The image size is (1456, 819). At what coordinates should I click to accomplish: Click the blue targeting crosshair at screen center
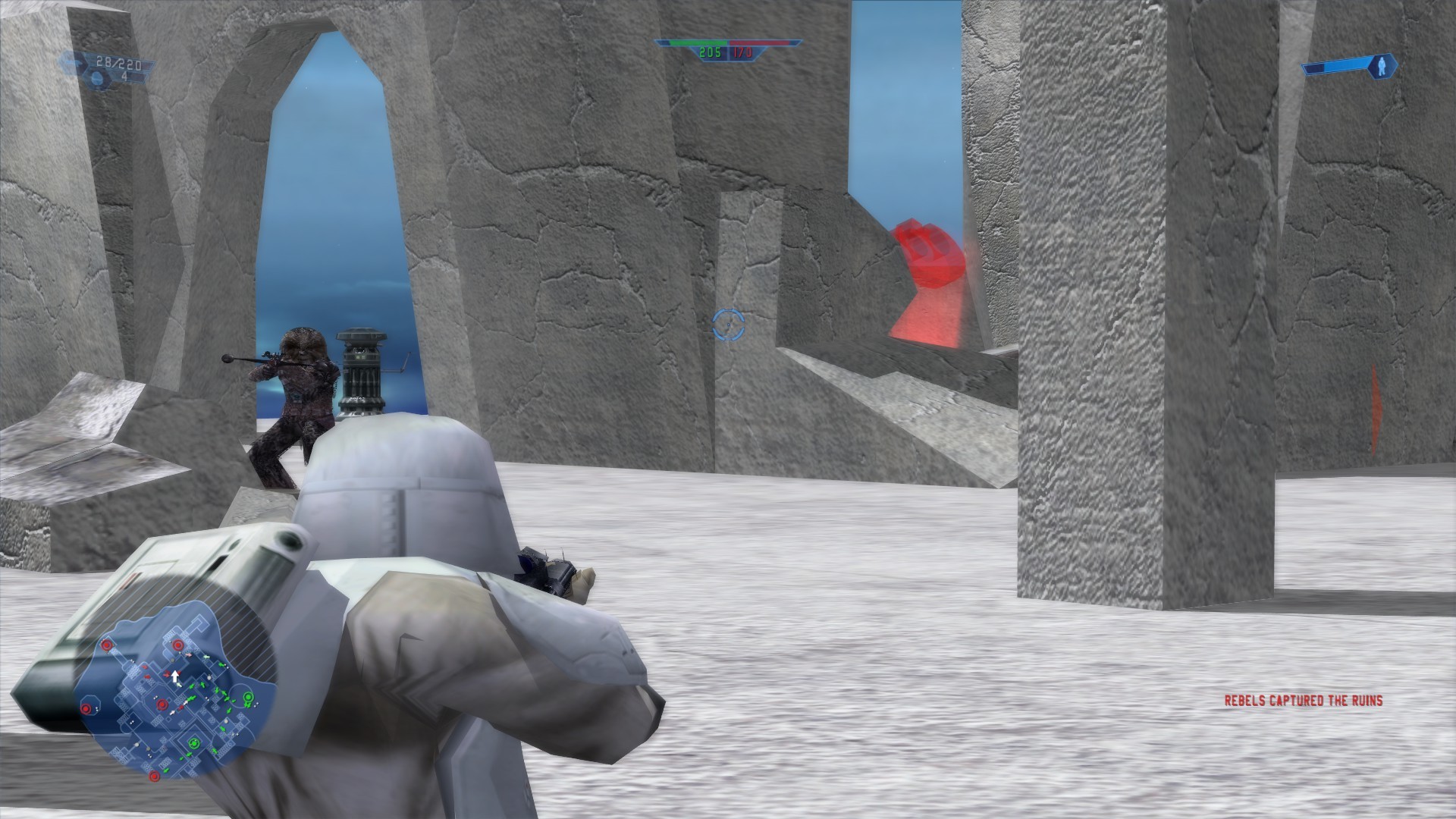(727, 326)
